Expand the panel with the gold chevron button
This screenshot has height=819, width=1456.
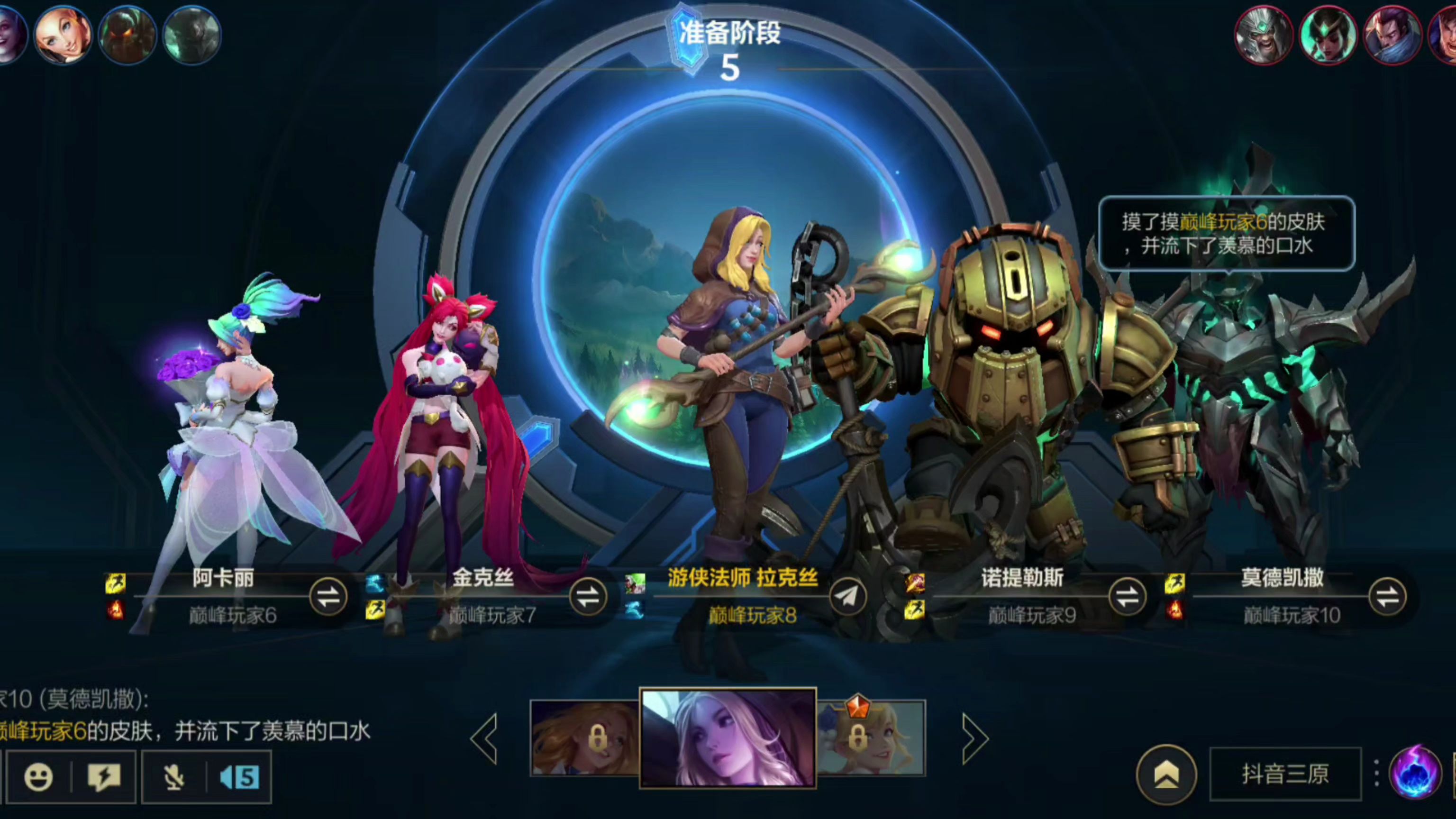(1166, 774)
